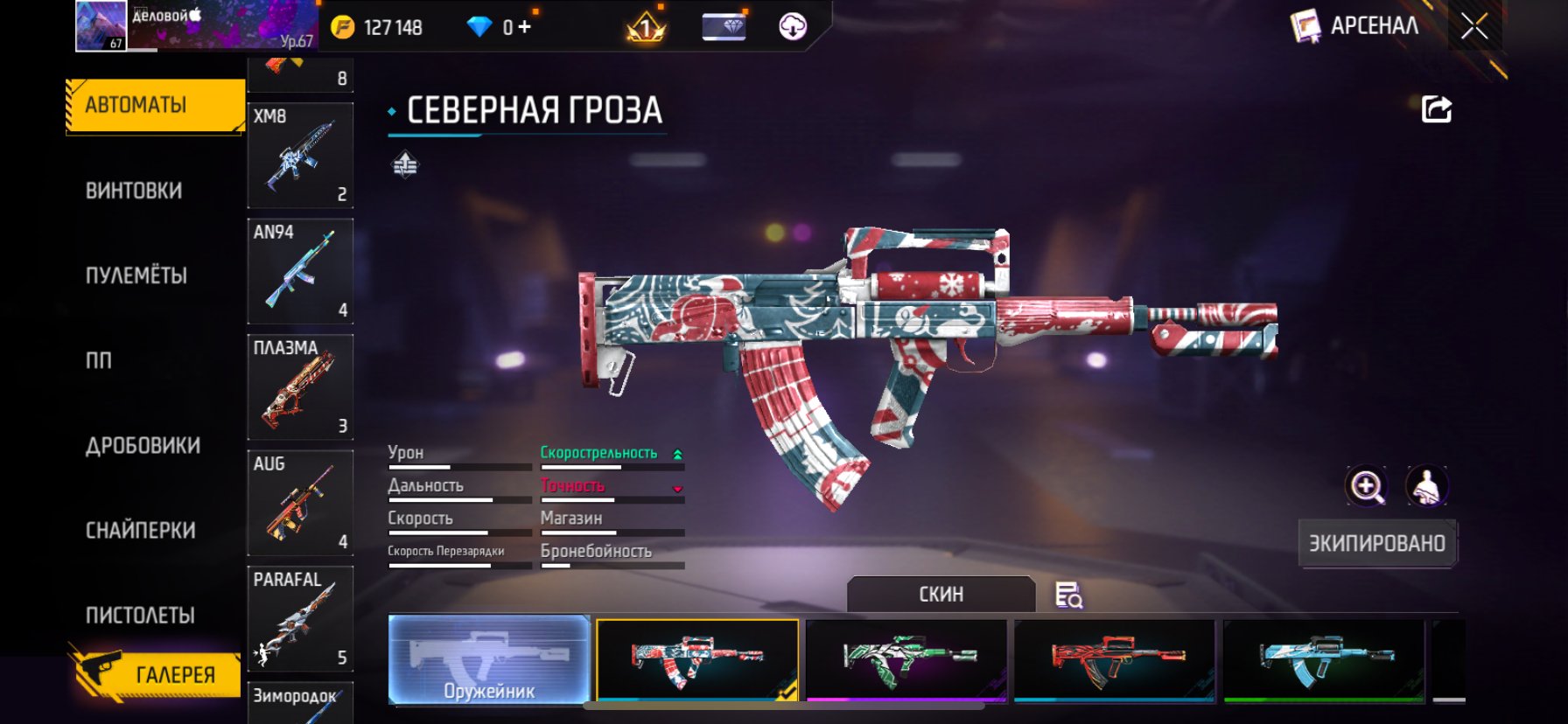The height and width of the screenshot is (724, 1568).
Task: Share the weapon skin
Action: point(1436,110)
